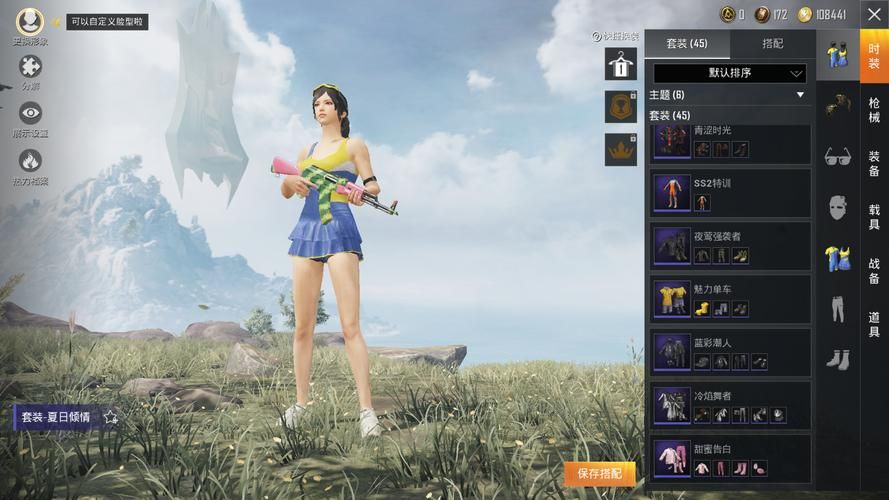Switch to the 道具 items category
This screenshot has height=500, width=889.
[874, 324]
